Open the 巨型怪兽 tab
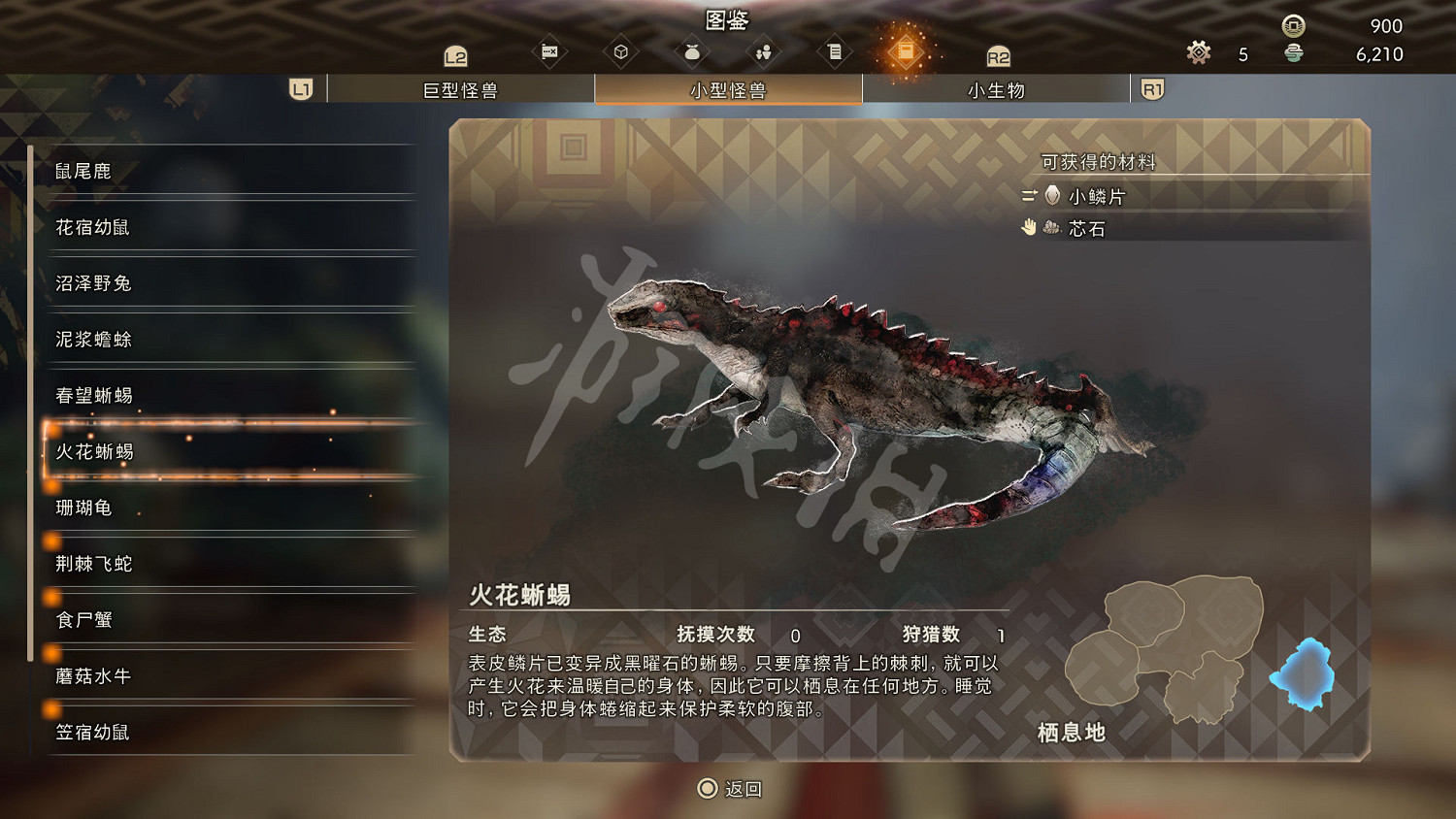The image size is (1456, 819). coord(461,89)
